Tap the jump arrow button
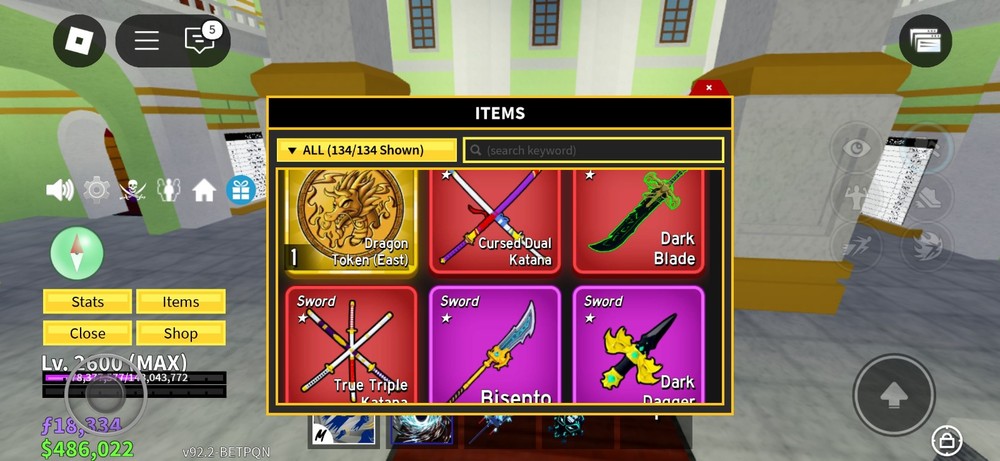This screenshot has height=461, width=1000. pos(893,395)
